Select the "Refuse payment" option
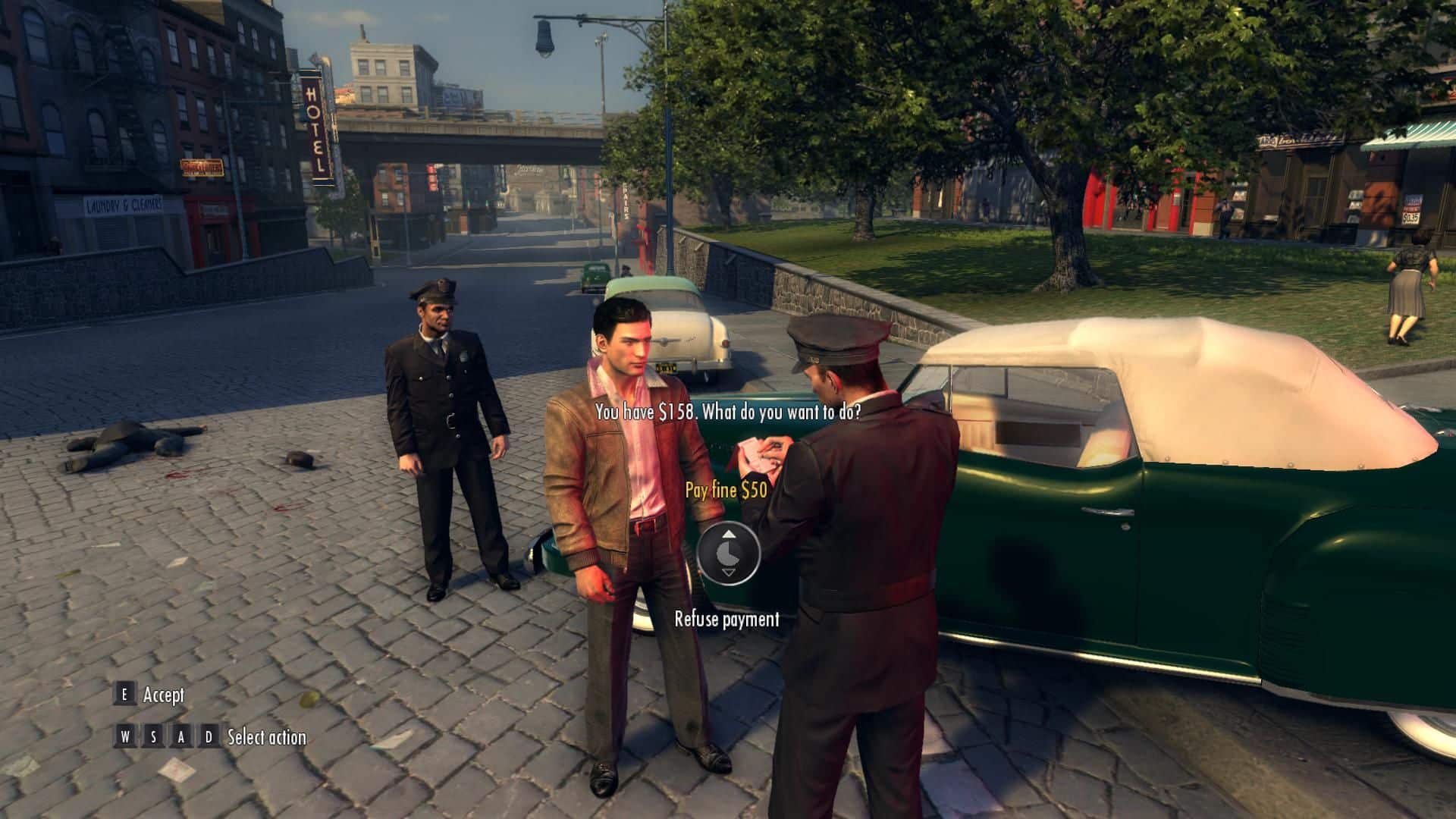1456x819 pixels. pos(726,620)
